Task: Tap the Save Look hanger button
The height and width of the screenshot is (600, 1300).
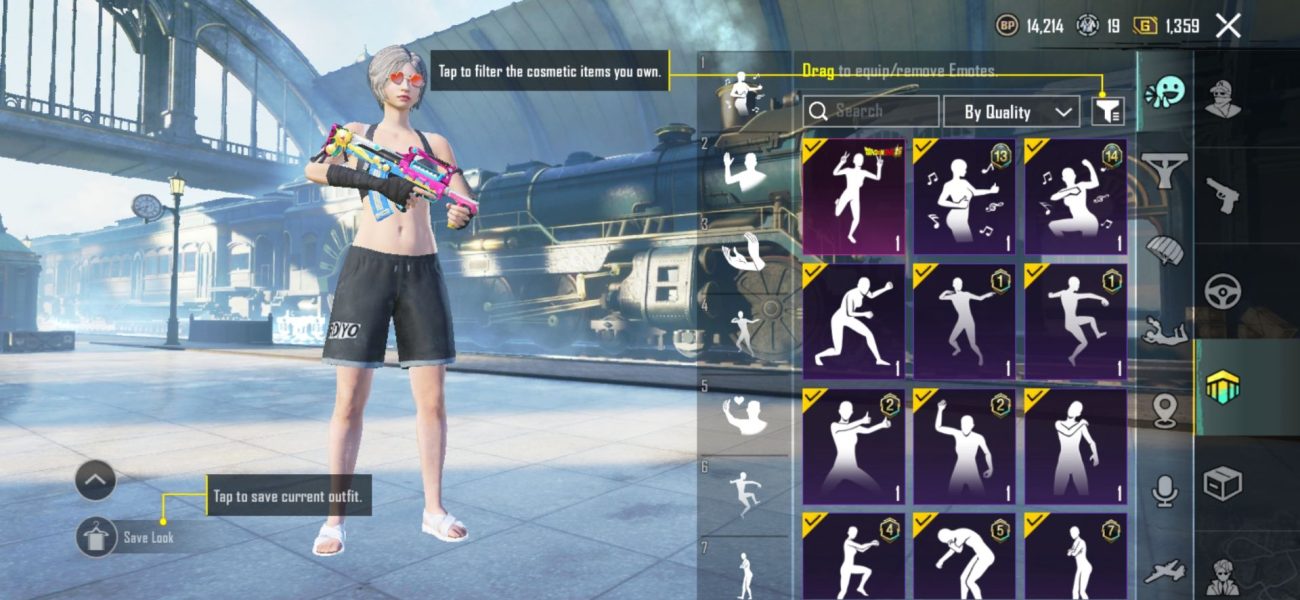Action: (x=96, y=537)
